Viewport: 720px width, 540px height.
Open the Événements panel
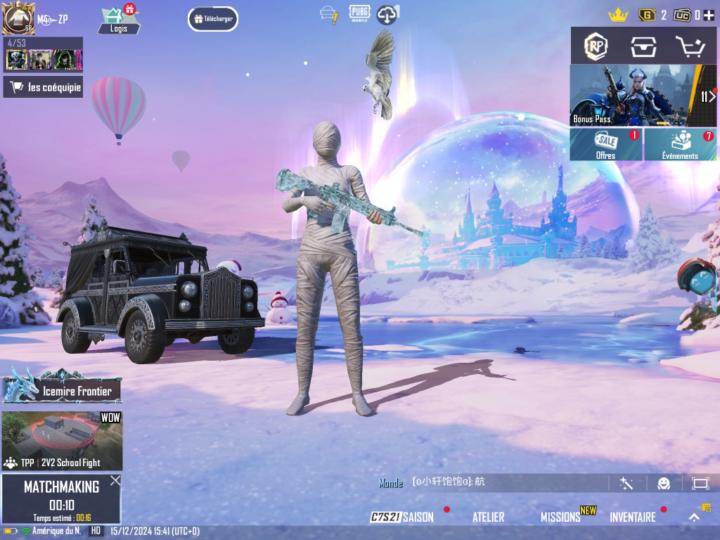680,144
